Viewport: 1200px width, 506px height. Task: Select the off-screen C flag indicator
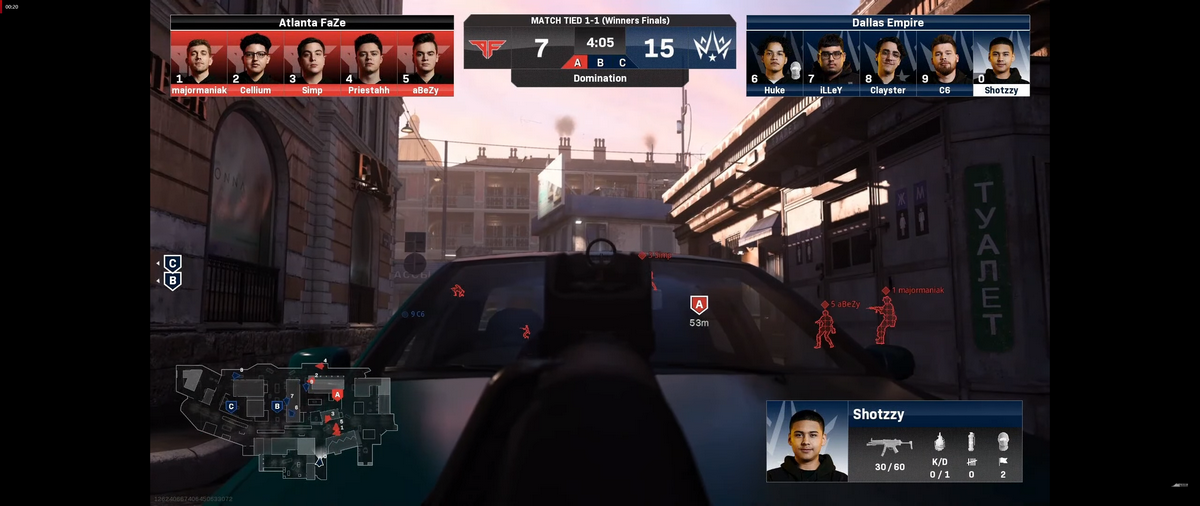coord(173,263)
